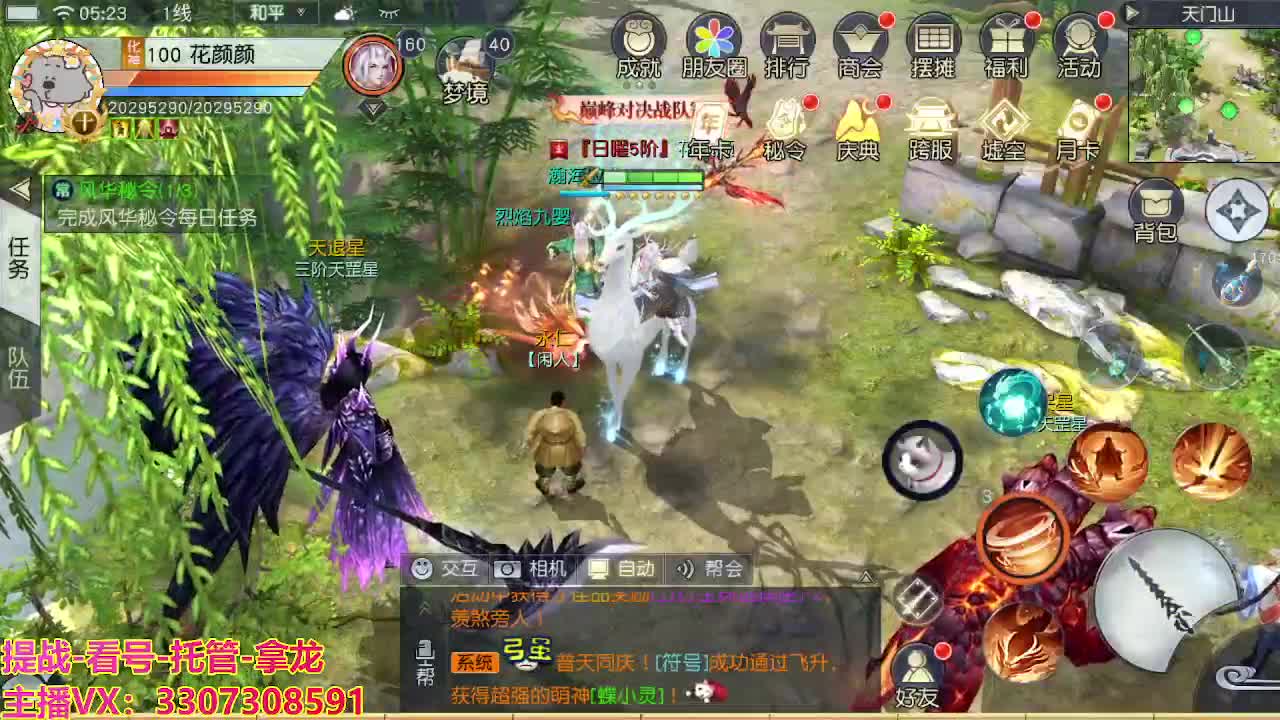
Task: Open the 朋友圈 friends circle
Action: pyautogui.click(x=711, y=45)
